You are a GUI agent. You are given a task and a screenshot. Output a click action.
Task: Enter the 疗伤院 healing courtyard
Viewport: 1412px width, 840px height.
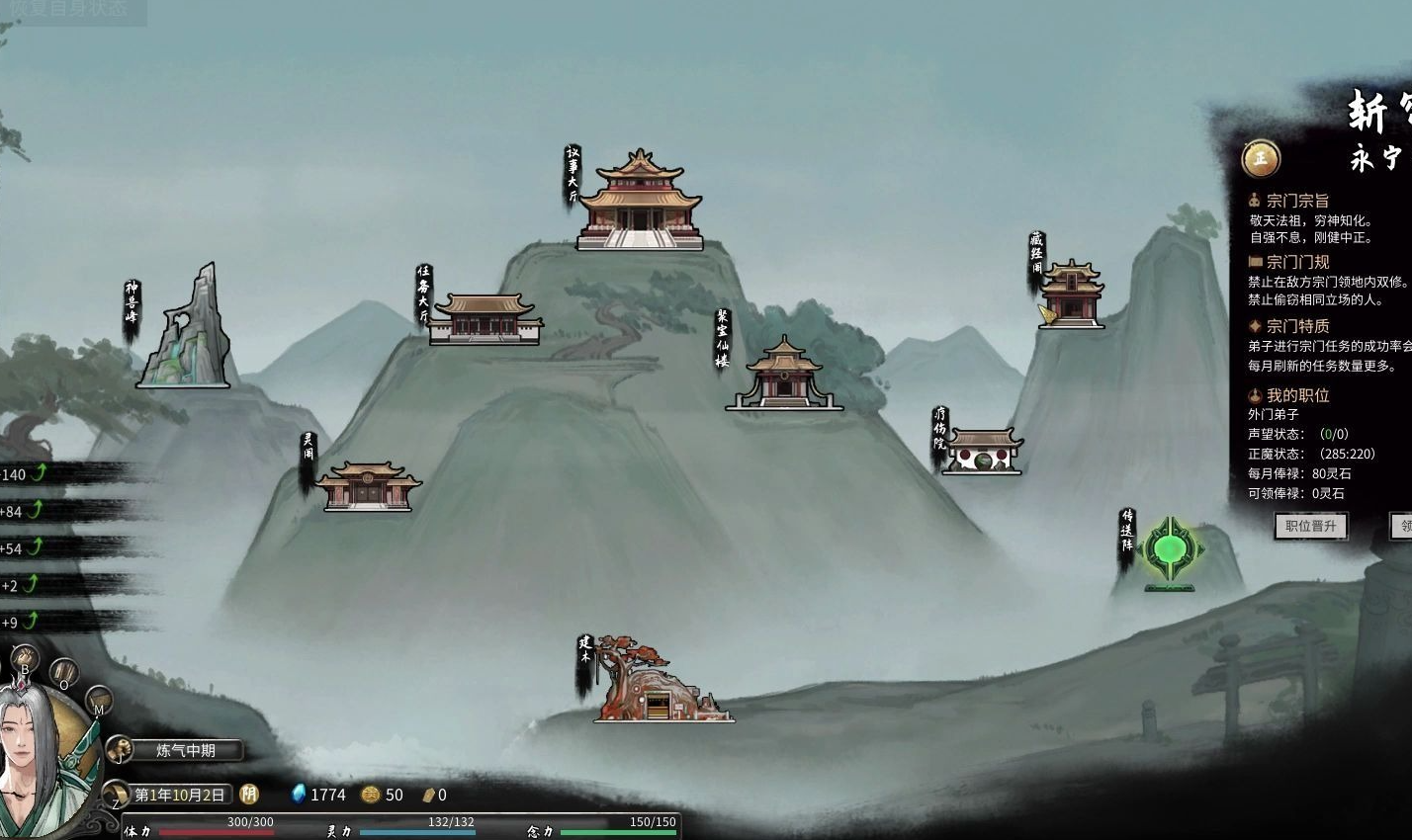pos(982,453)
